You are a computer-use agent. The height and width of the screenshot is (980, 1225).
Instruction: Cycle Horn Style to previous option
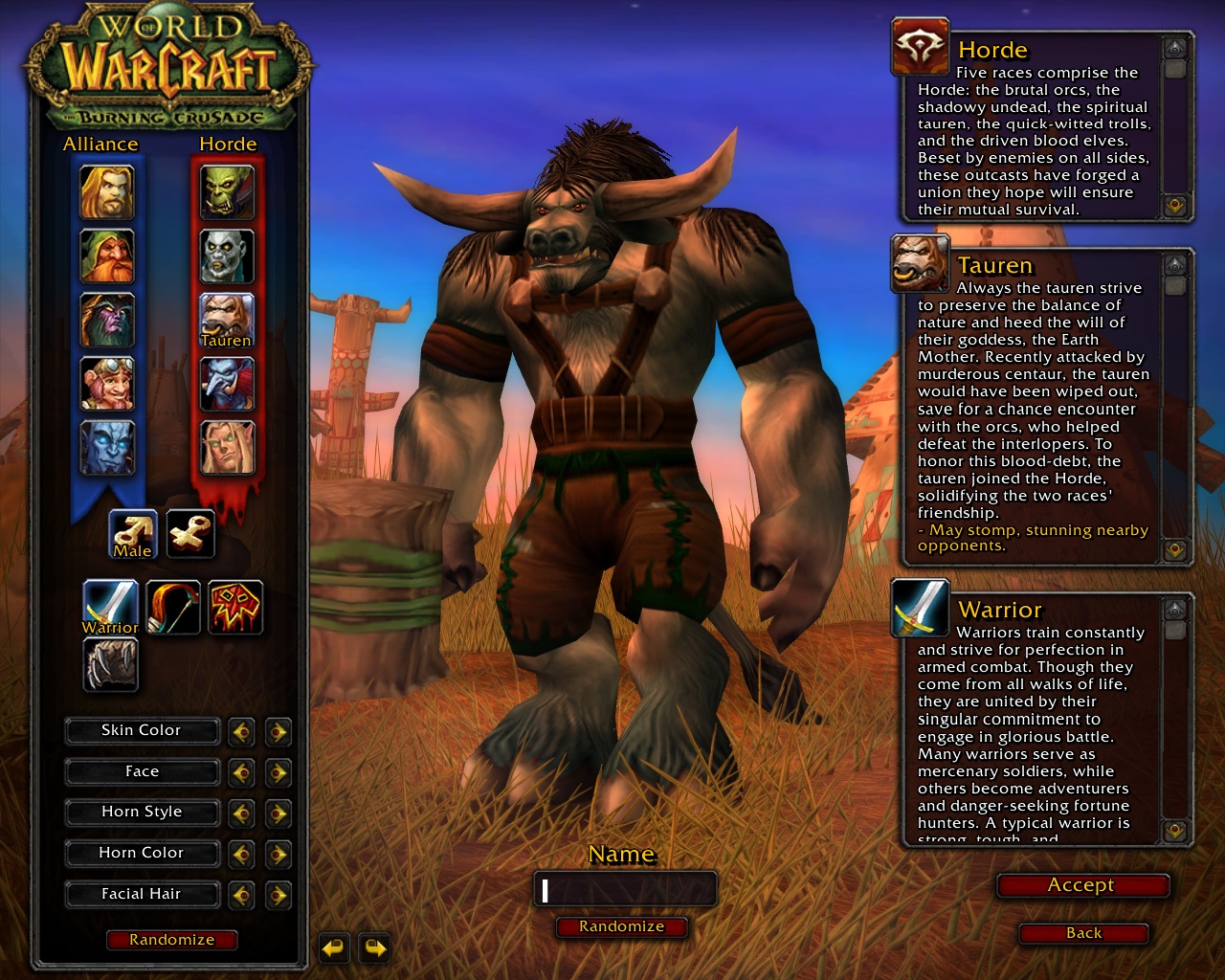(x=242, y=813)
